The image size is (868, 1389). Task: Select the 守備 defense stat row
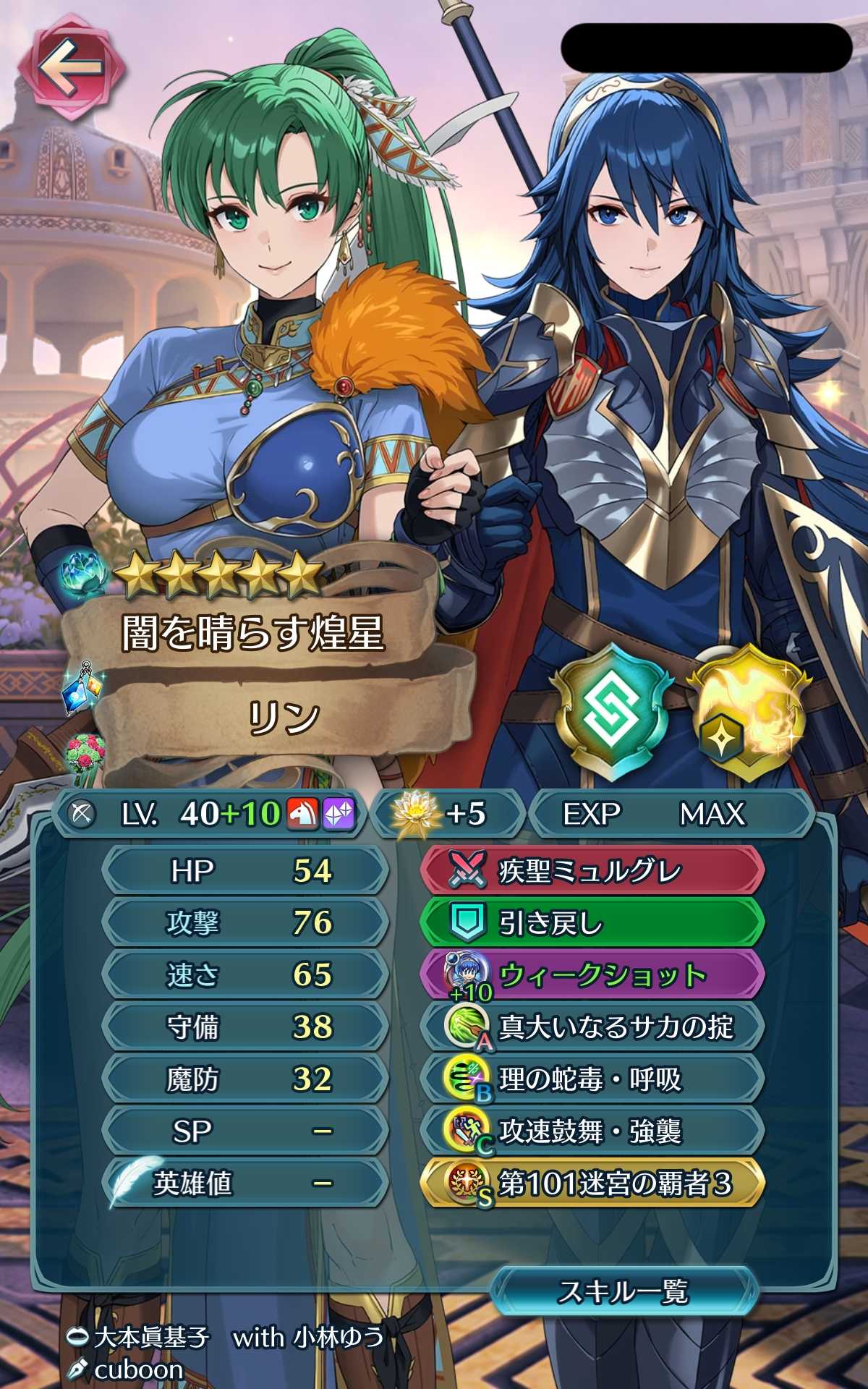pos(246,1027)
